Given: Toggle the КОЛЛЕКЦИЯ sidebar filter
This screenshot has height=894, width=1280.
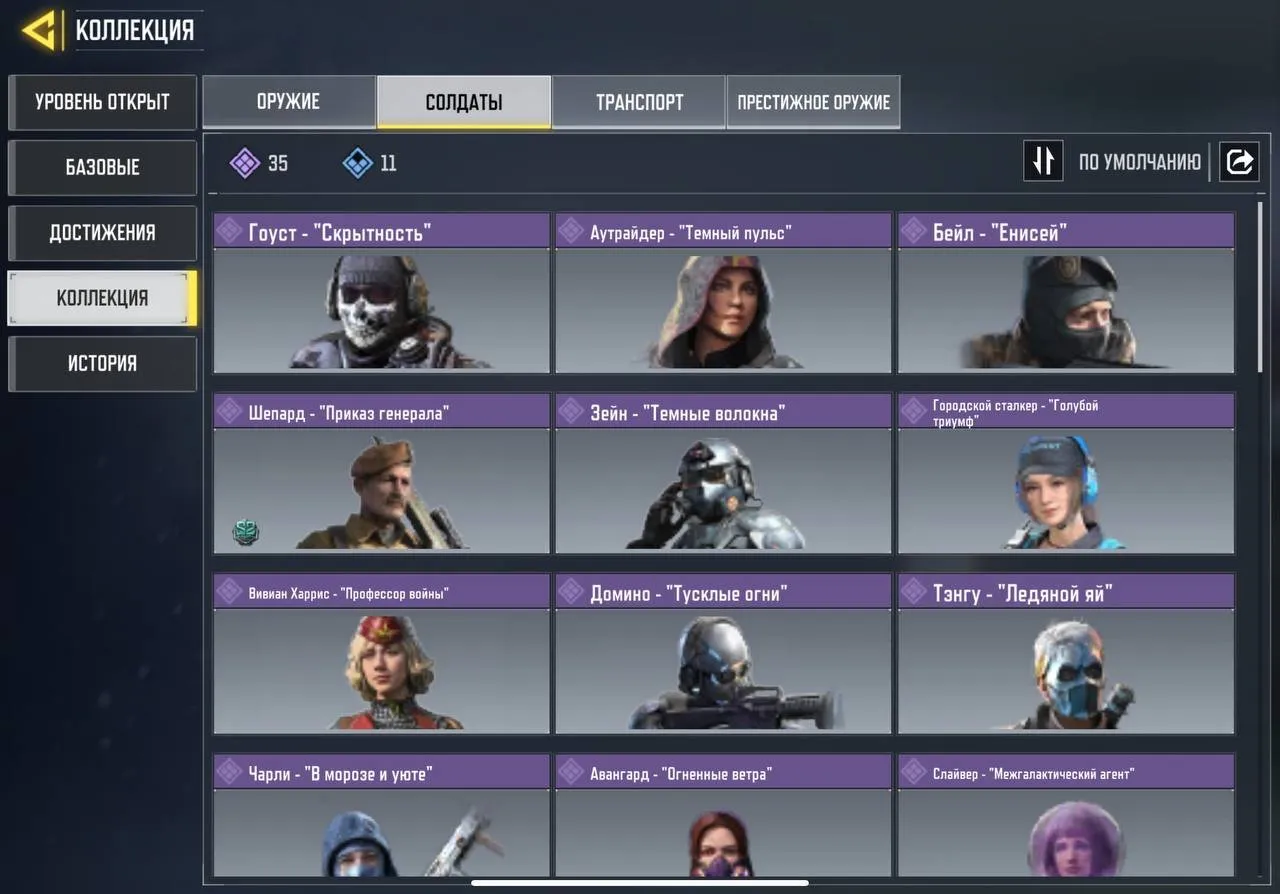Looking at the screenshot, I should (x=101, y=298).
